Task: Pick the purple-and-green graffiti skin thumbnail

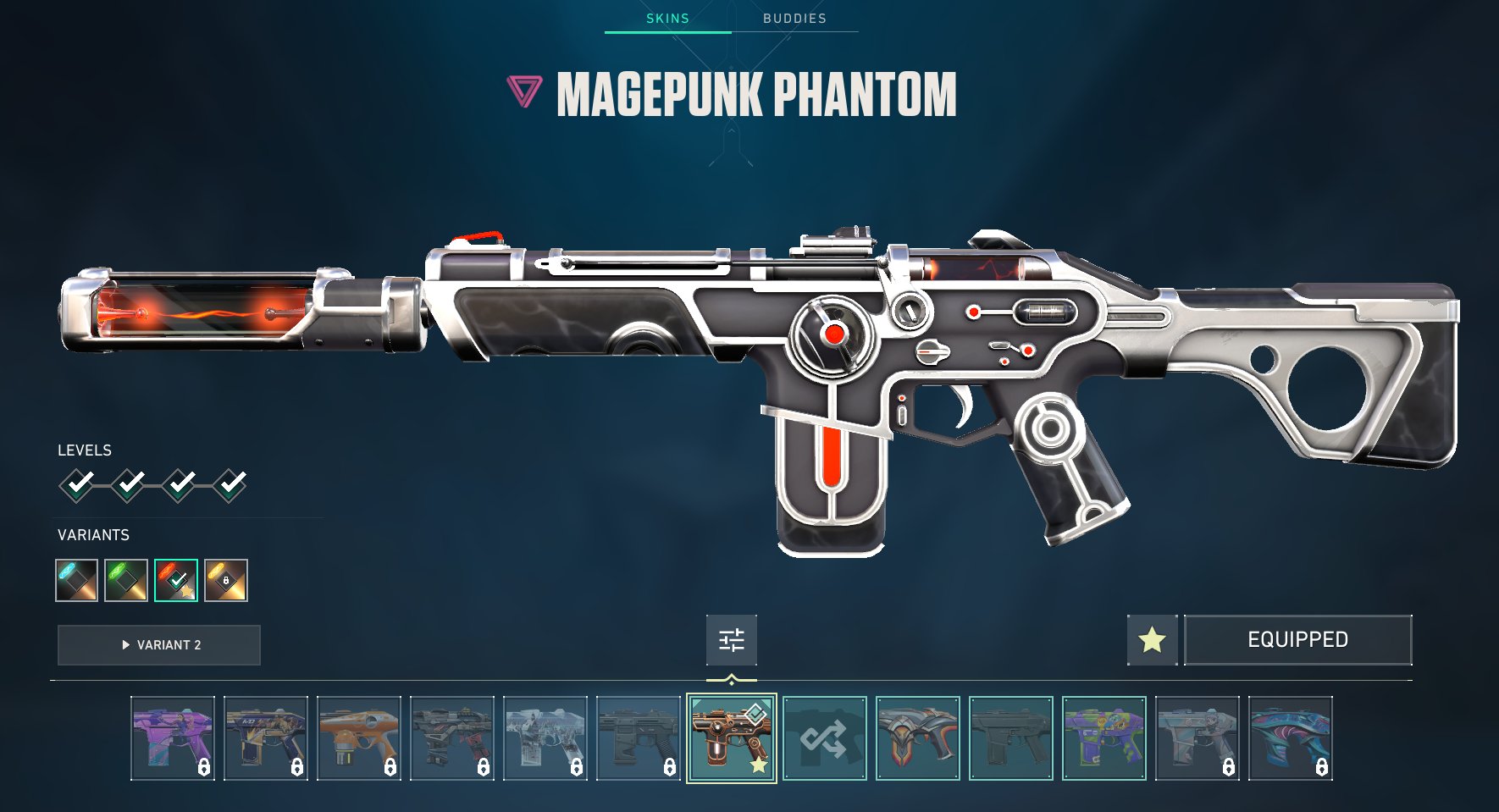Action: (x=1104, y=738)
